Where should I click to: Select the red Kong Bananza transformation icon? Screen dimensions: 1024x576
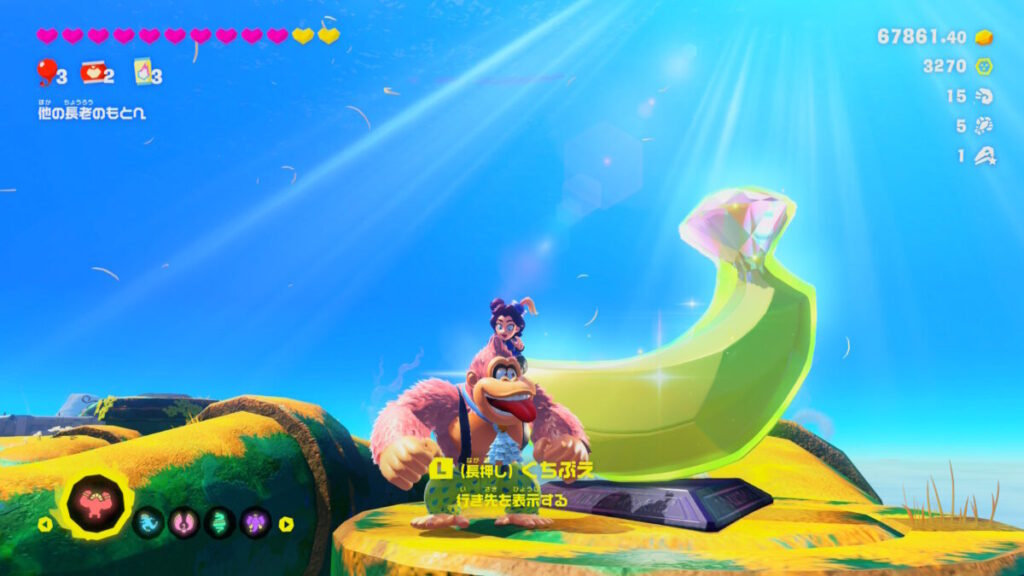click(x=95, y=502)
